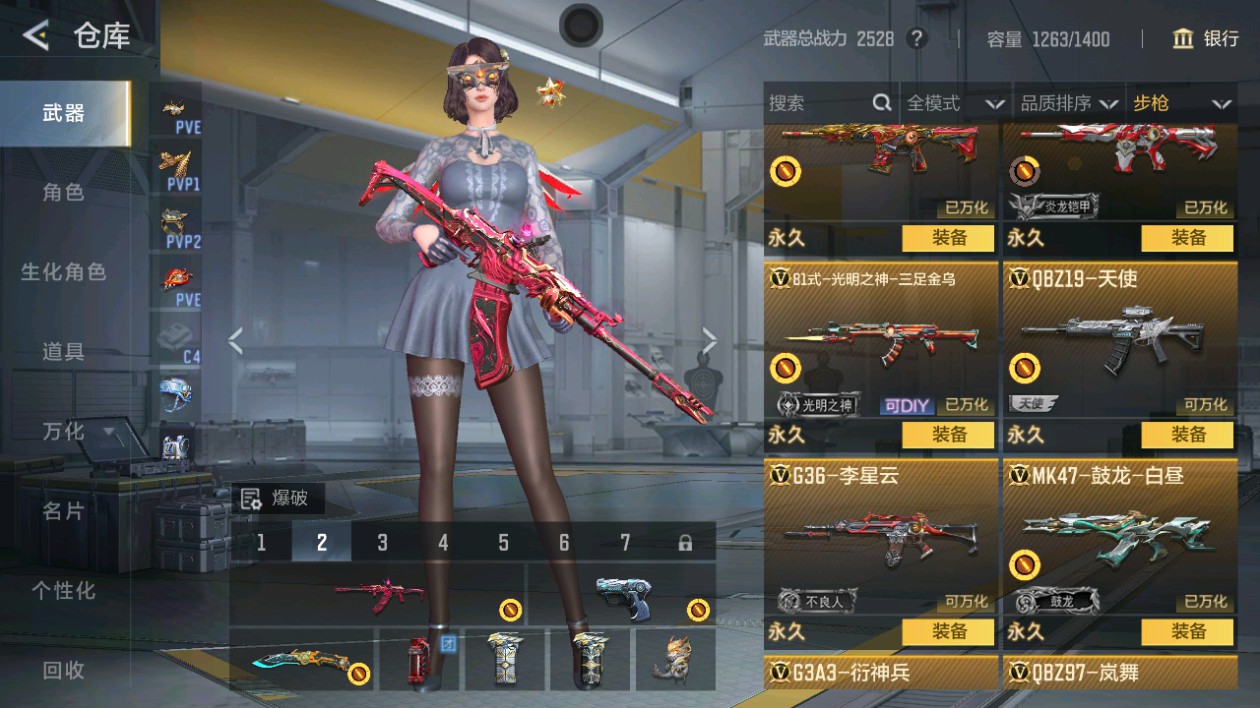The height and width of the screenshot is (708, 1260).
Task: Open the 回收 recycle section
Action: 63,671
